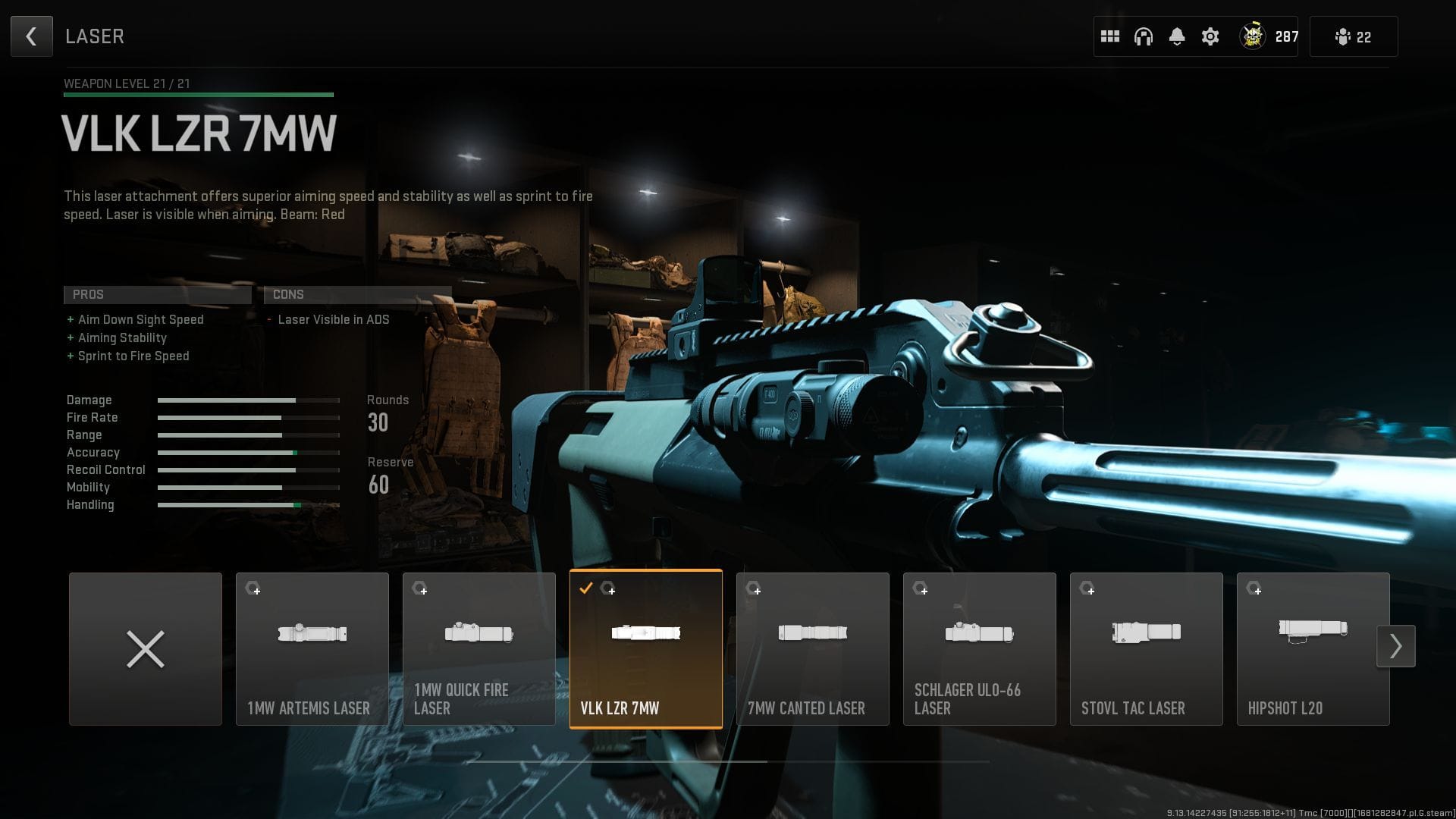The width and height of the screenshot is (1456, 819).
Task: Go back using the back arrow
Action: coord(31,36)
